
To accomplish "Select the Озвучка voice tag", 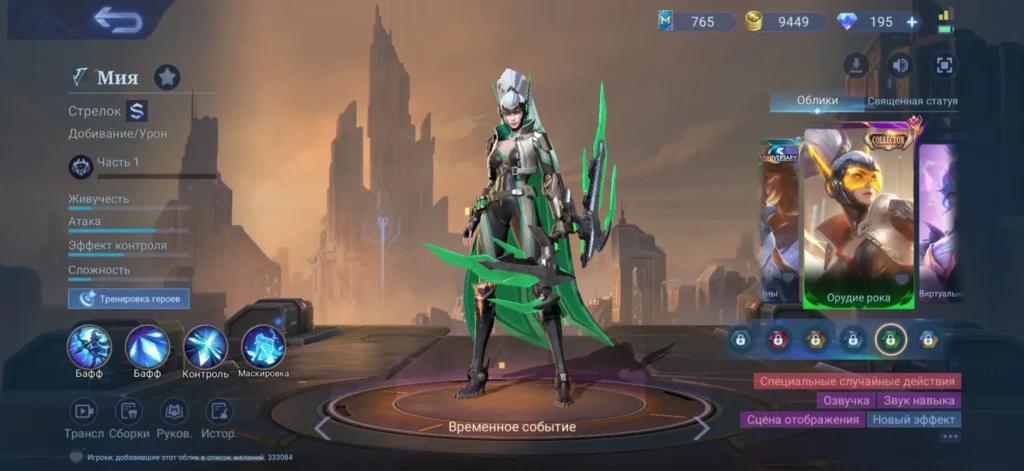I will click(846, 400).
